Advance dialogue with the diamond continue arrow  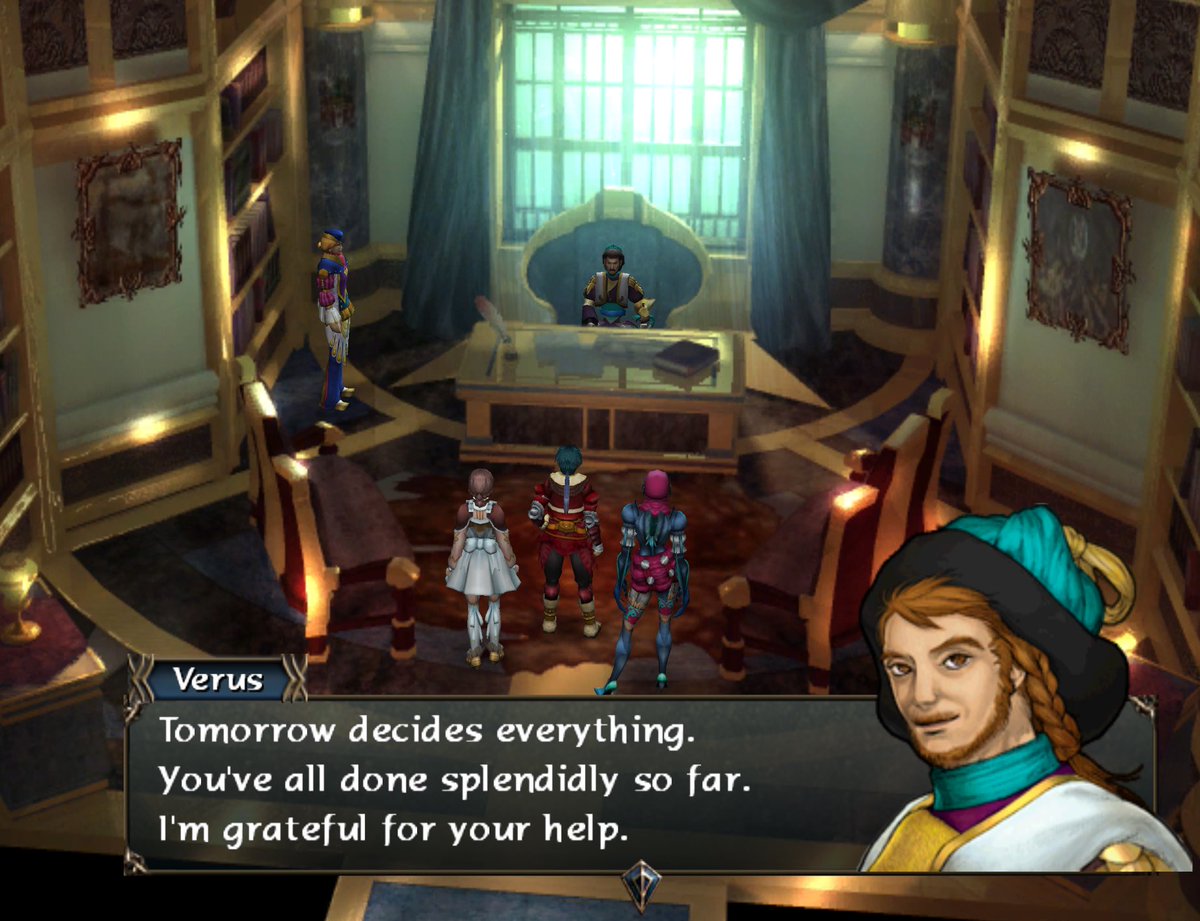[x=640, y=884]
